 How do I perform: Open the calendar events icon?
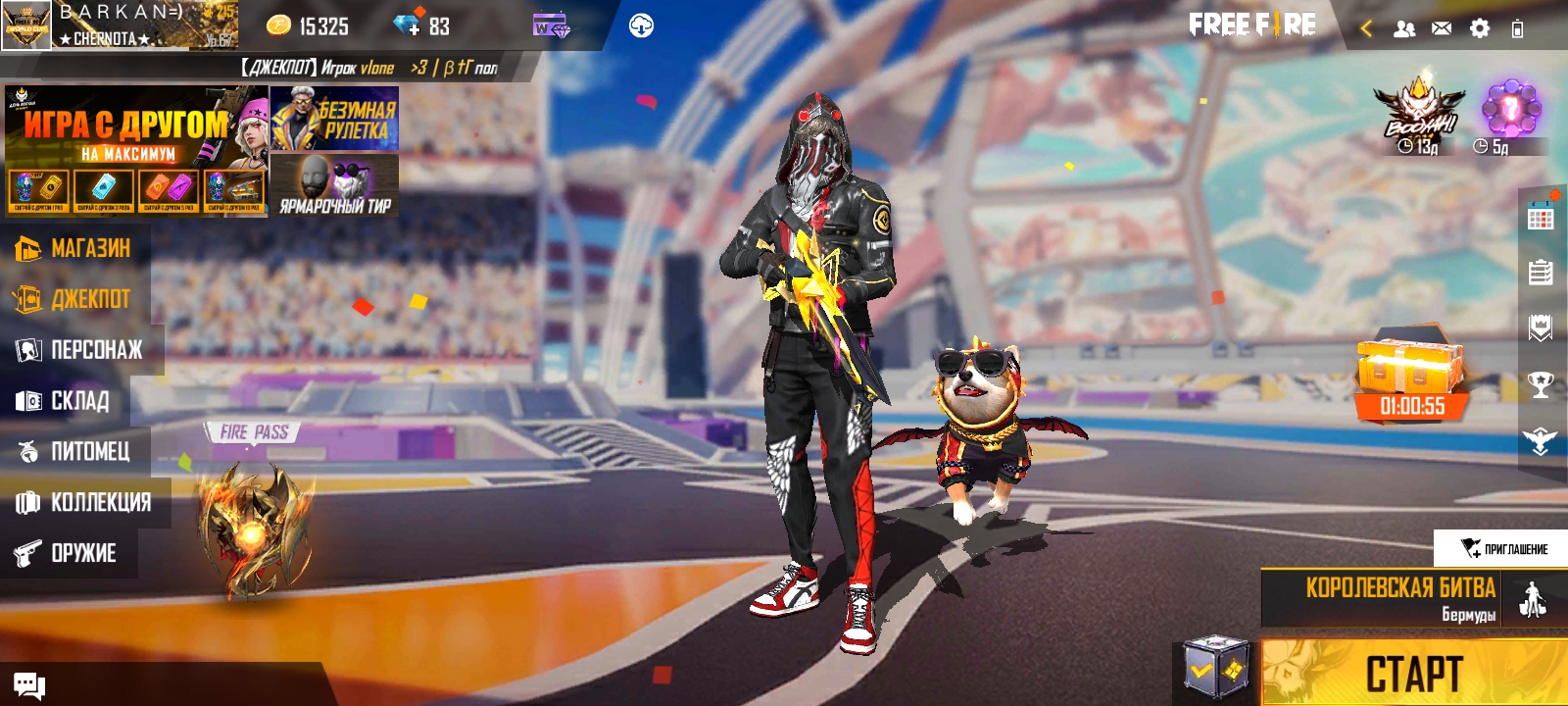(x=1541, y=219)
